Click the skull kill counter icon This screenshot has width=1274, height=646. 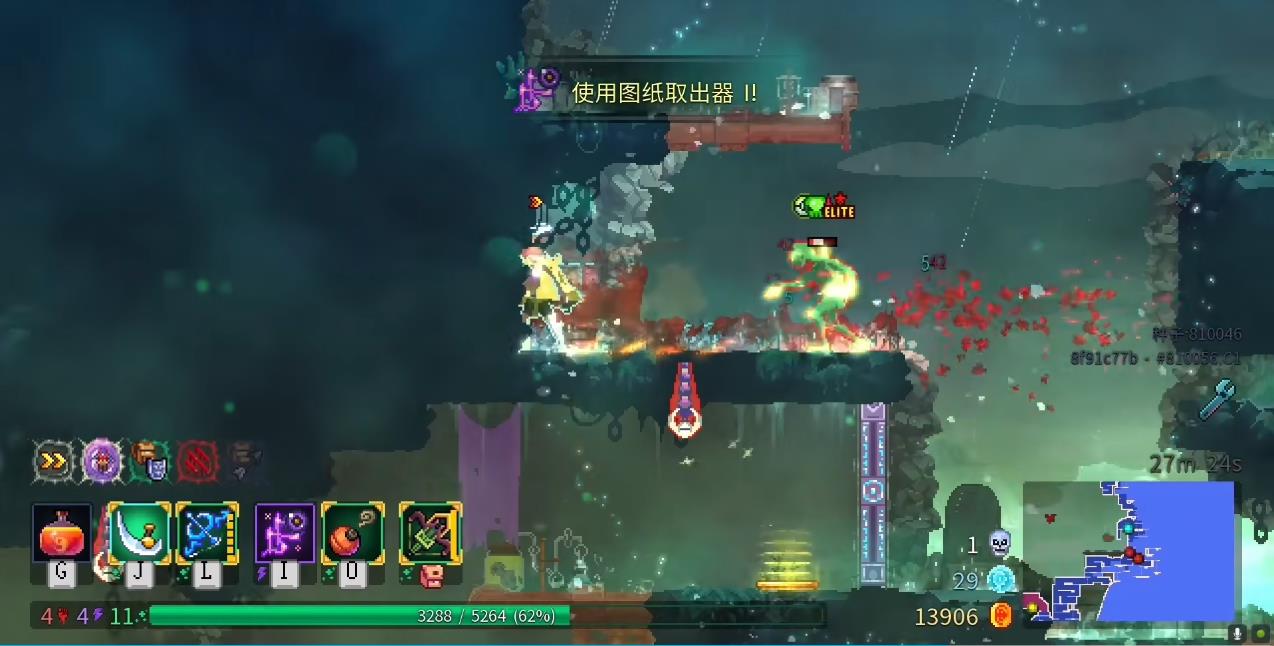pos(999,544)
